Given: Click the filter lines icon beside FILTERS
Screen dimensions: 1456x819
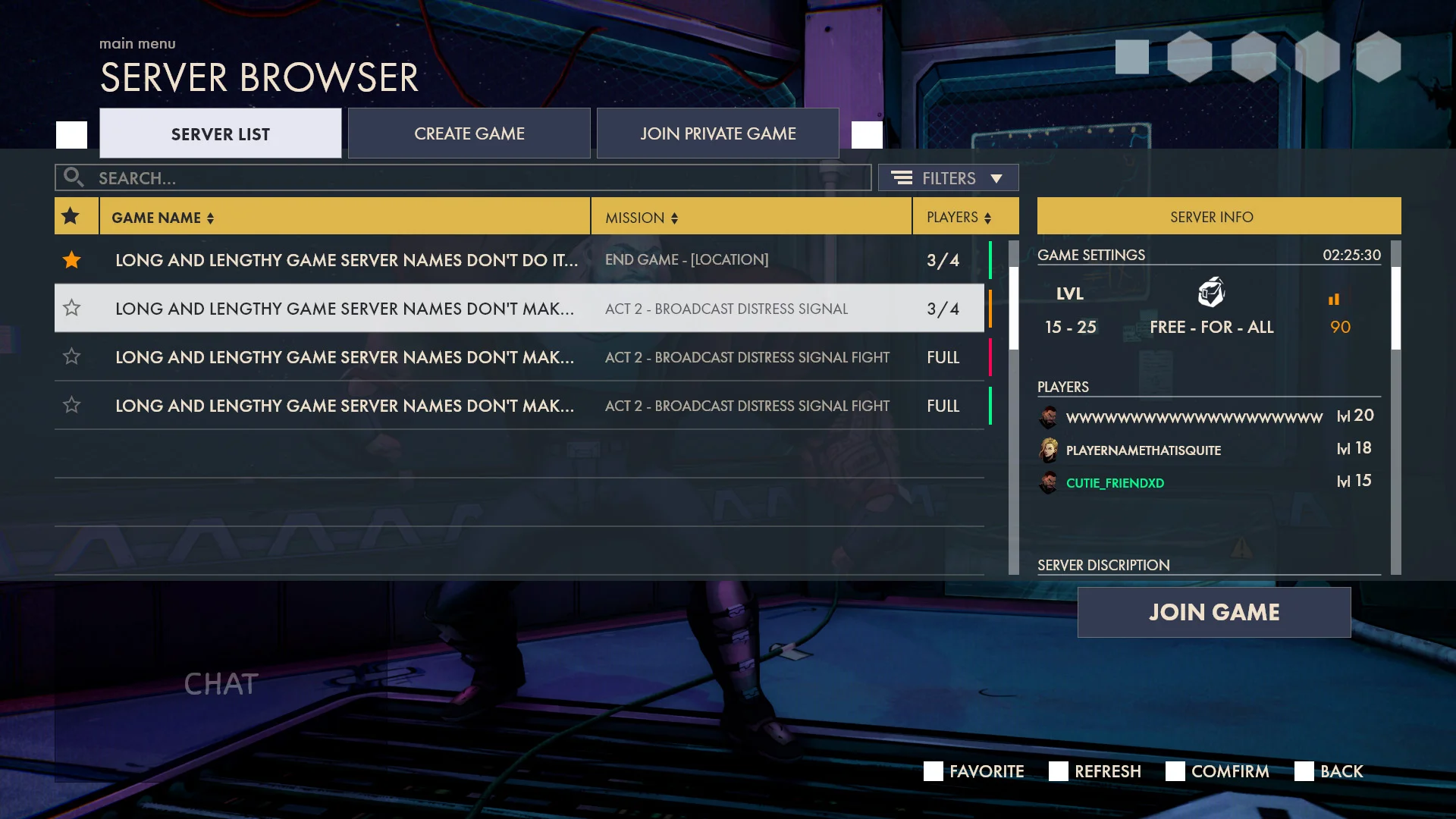Looking at the screenshot, I should tap(902, 177).
